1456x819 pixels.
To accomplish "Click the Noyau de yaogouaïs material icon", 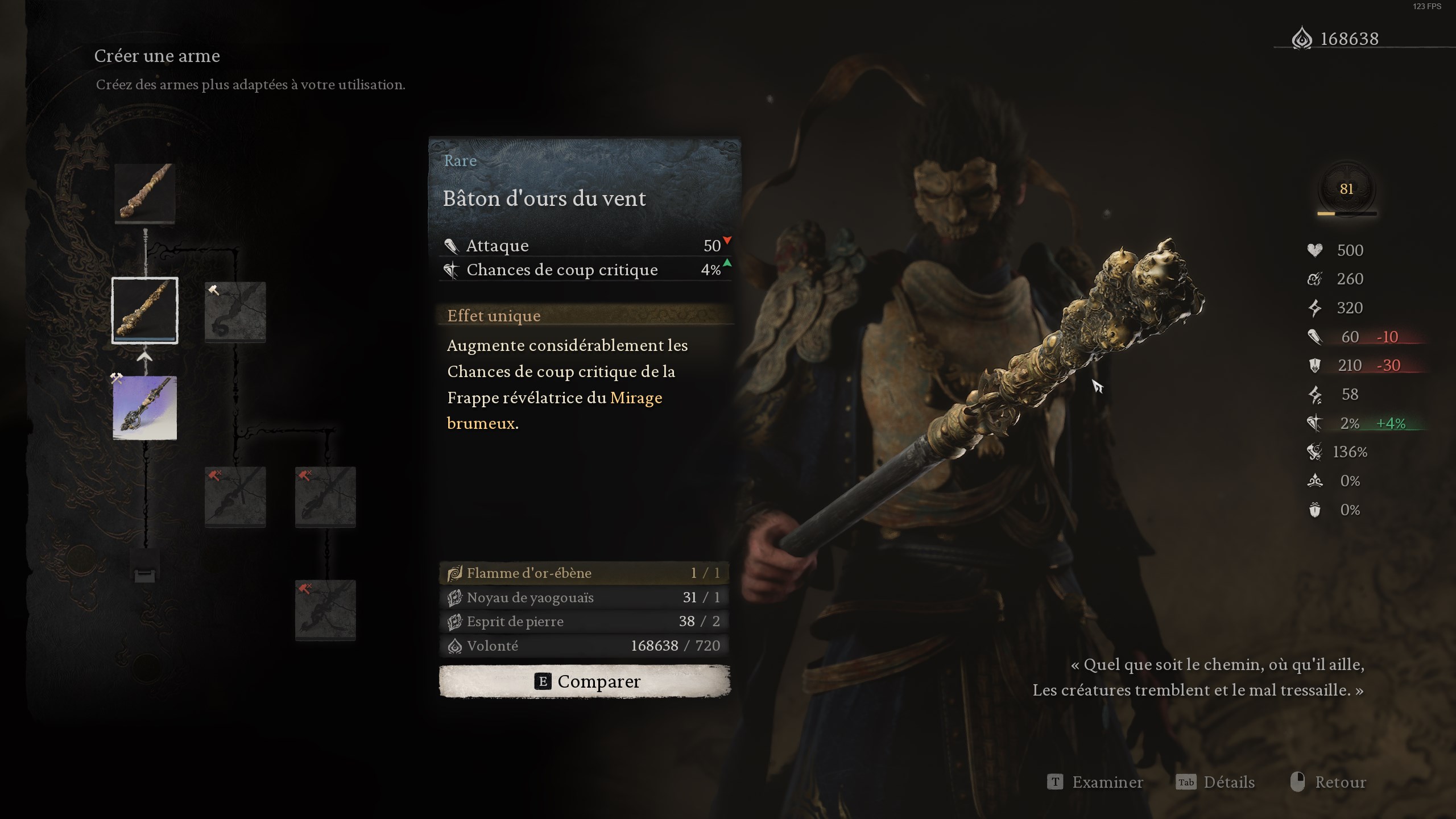I will coord(454,598).
